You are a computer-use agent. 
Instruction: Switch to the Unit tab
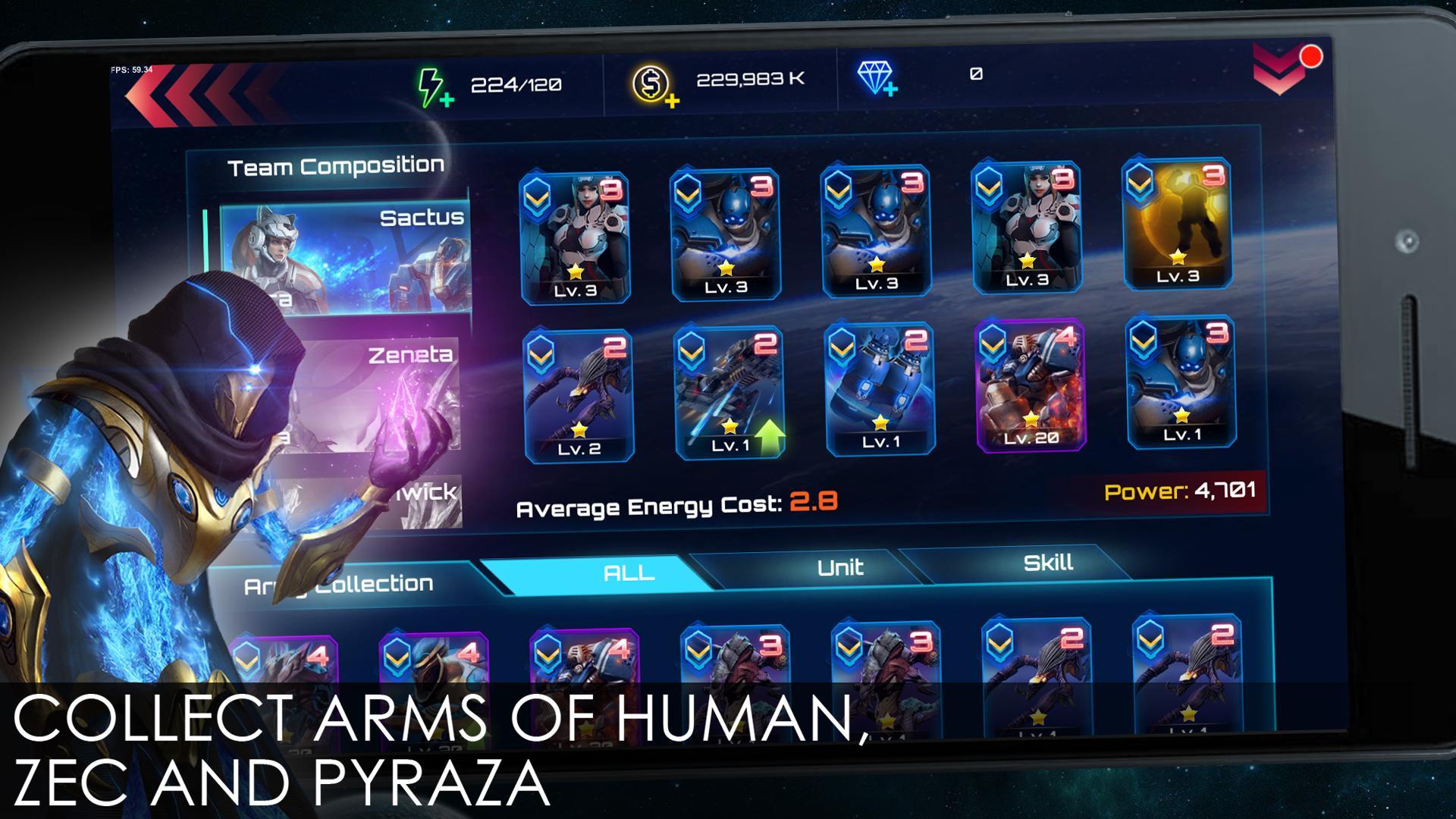(842, 567)
